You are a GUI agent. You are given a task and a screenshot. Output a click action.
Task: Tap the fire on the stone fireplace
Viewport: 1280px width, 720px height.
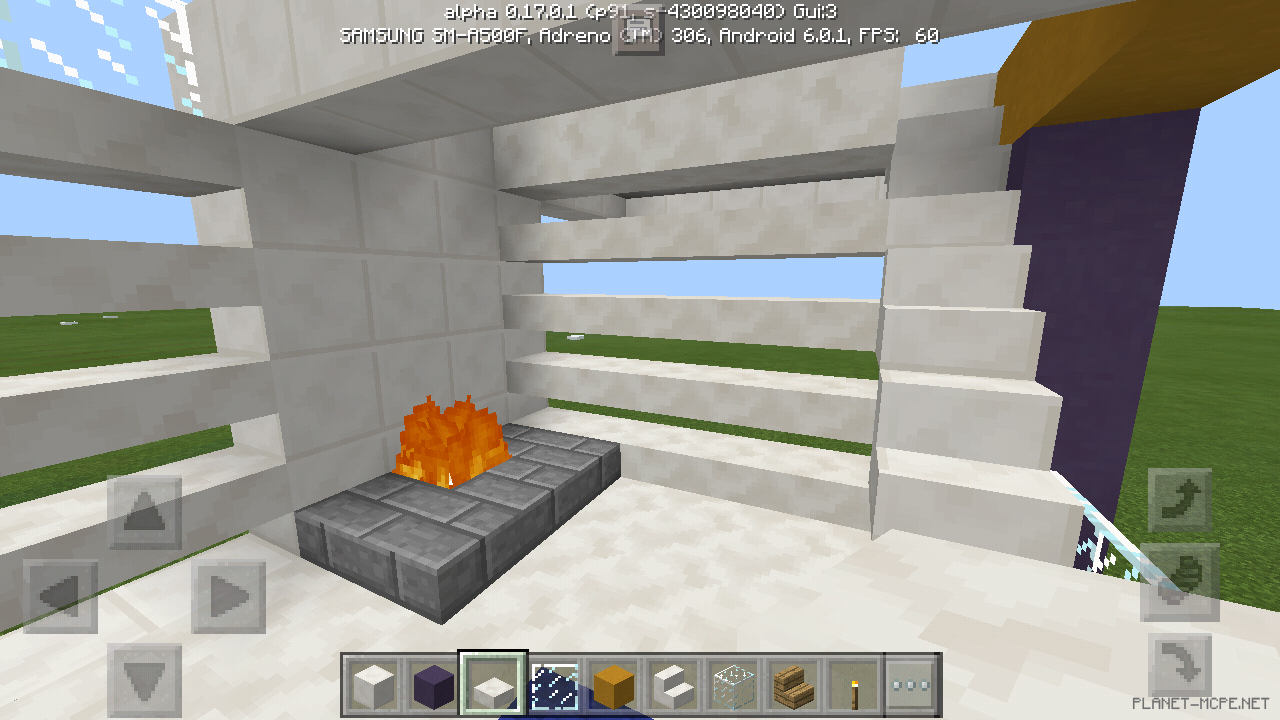tap(450, 440)
